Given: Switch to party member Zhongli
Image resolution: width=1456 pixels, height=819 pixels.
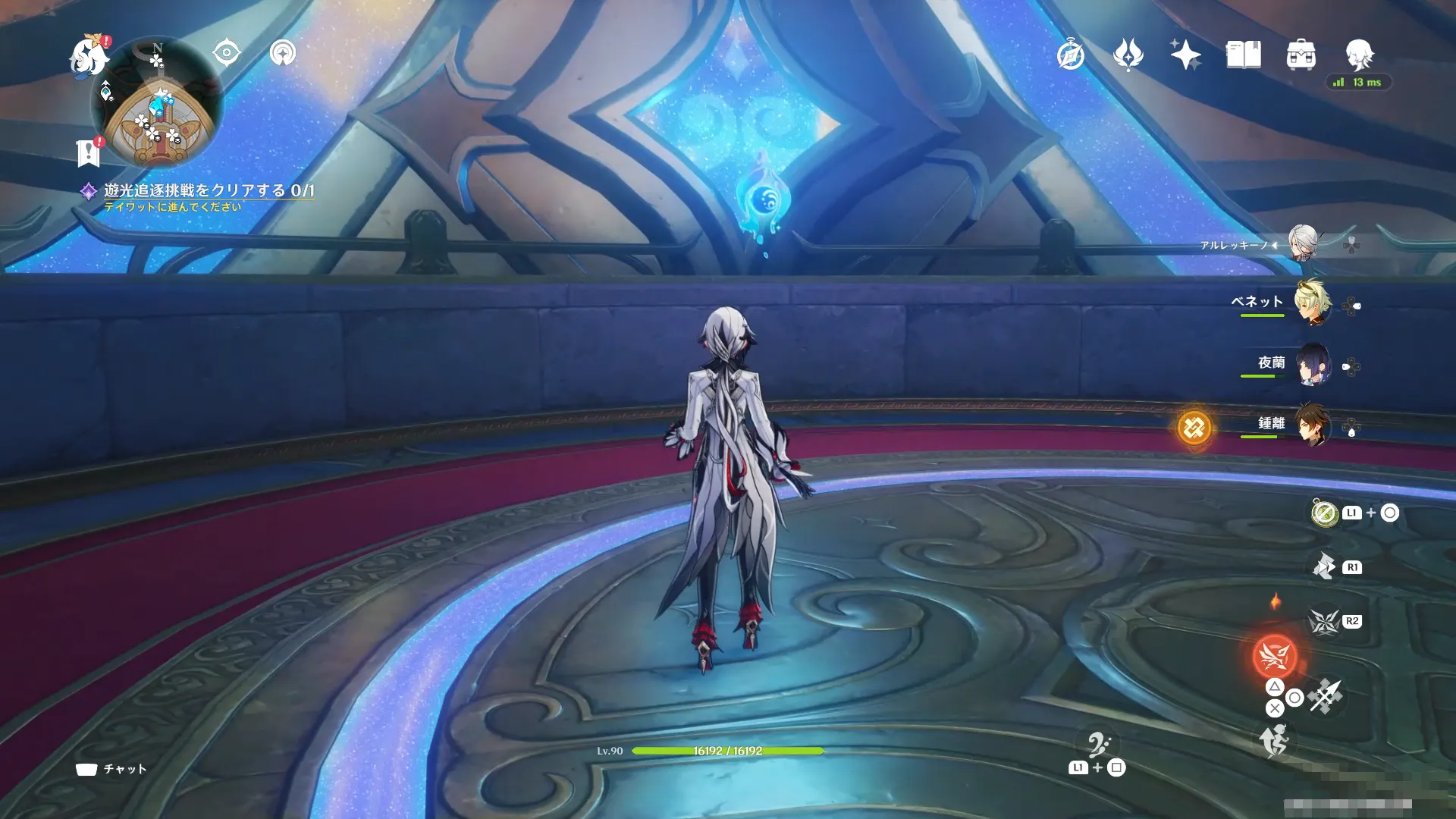Looking at the screenshot, I should click(x=1312, y=425).
